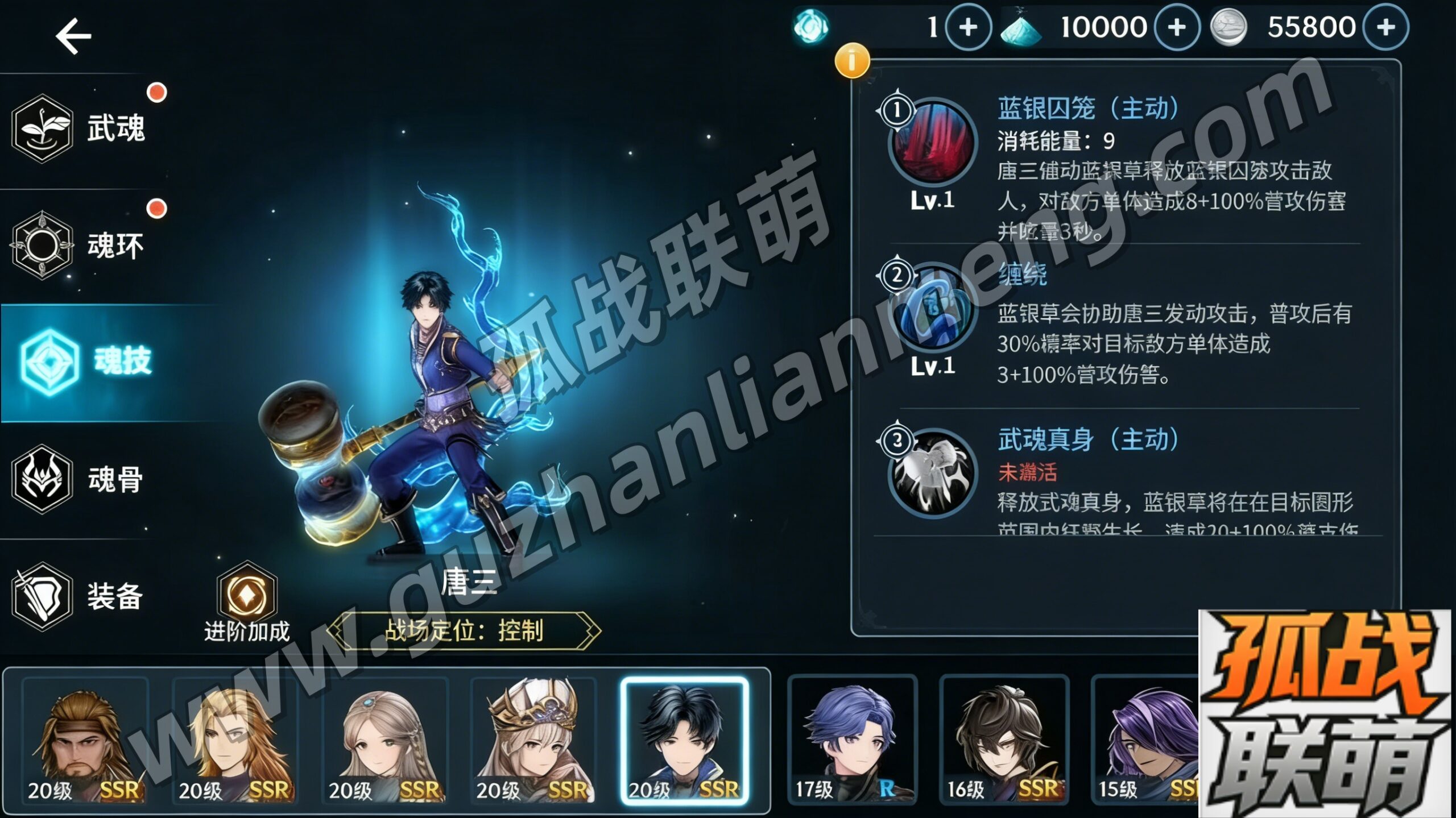Select the 蓝银囚笼 skill icon
The width and height of the screenshot is (1456, 818).
[x=932, y=143]
